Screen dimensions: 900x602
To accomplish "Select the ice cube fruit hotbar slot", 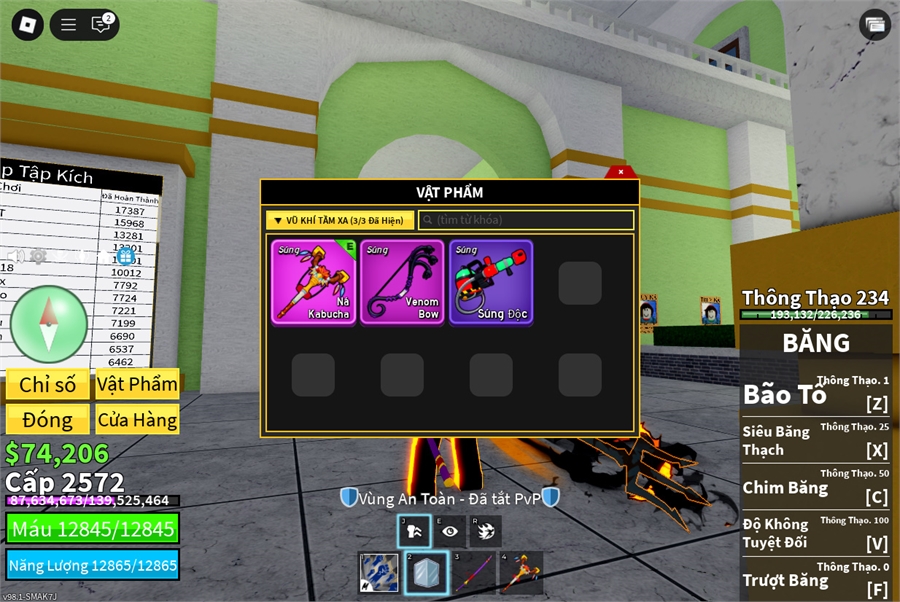I will point(427,573).
